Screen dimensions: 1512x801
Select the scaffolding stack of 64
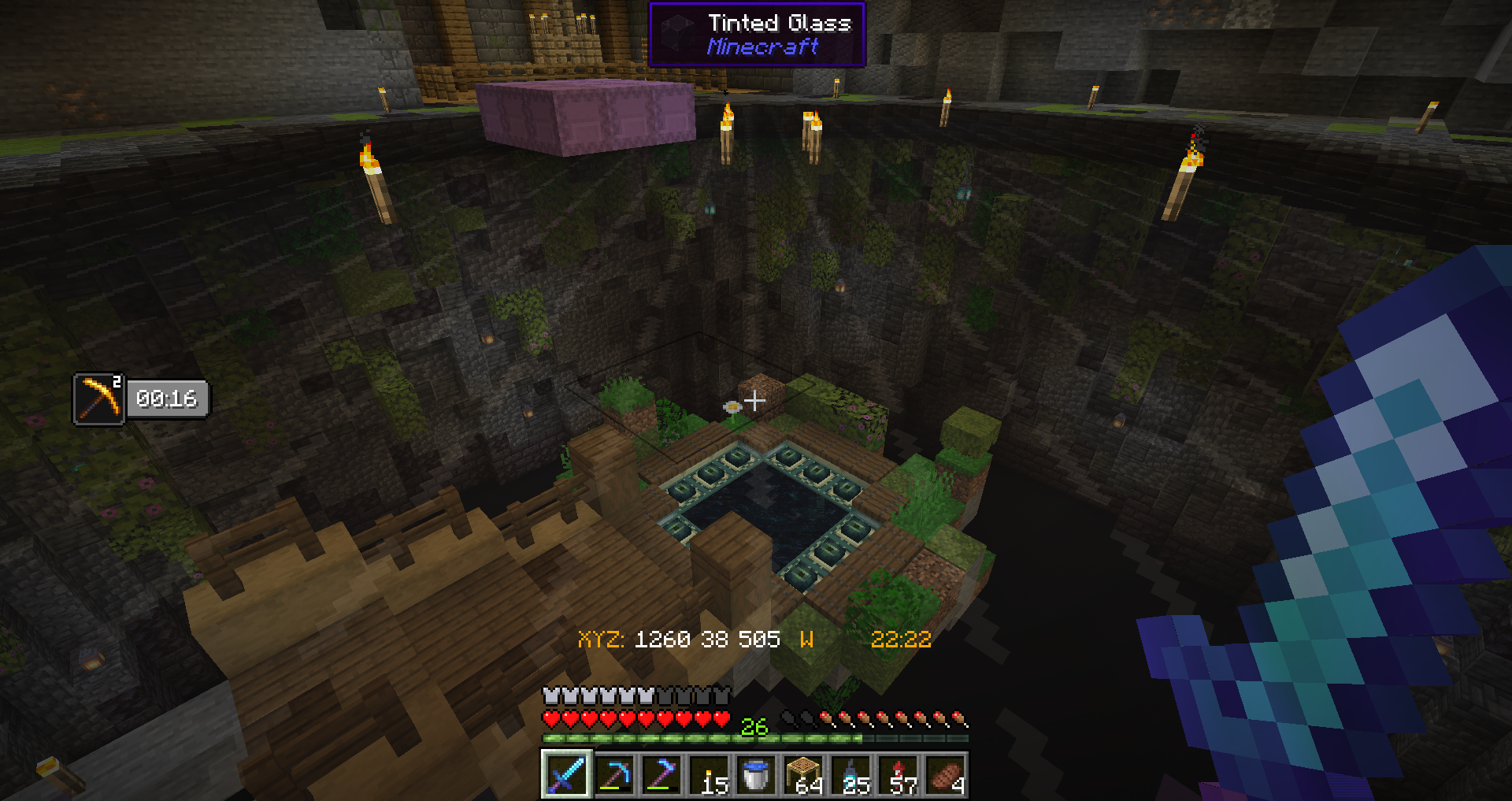[x=803, y=774]
